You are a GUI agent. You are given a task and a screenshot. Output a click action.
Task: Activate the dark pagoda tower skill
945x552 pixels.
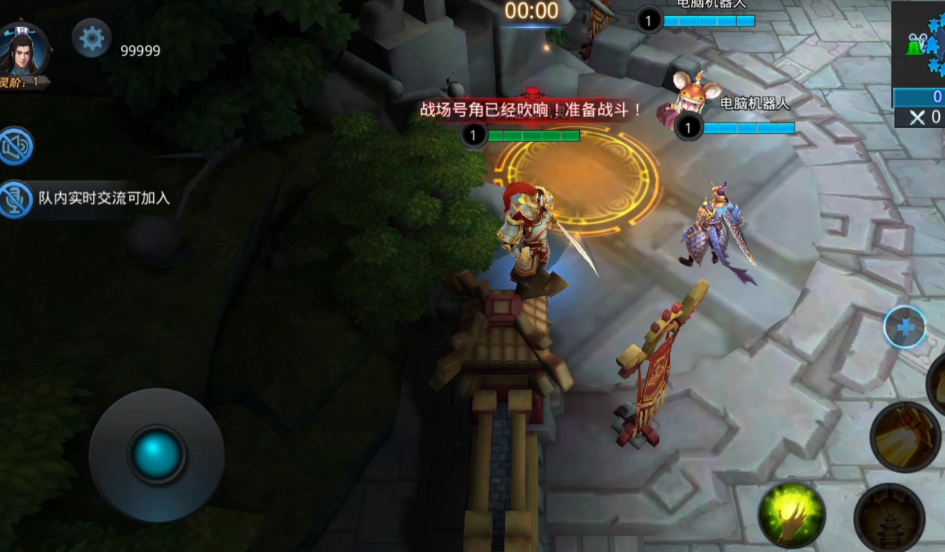point(889,518)
